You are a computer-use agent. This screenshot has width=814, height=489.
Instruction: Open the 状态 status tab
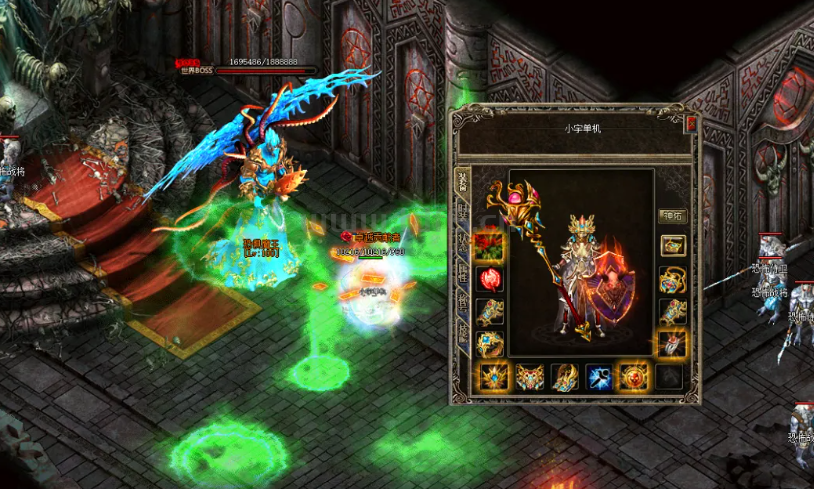coord(462,243)
